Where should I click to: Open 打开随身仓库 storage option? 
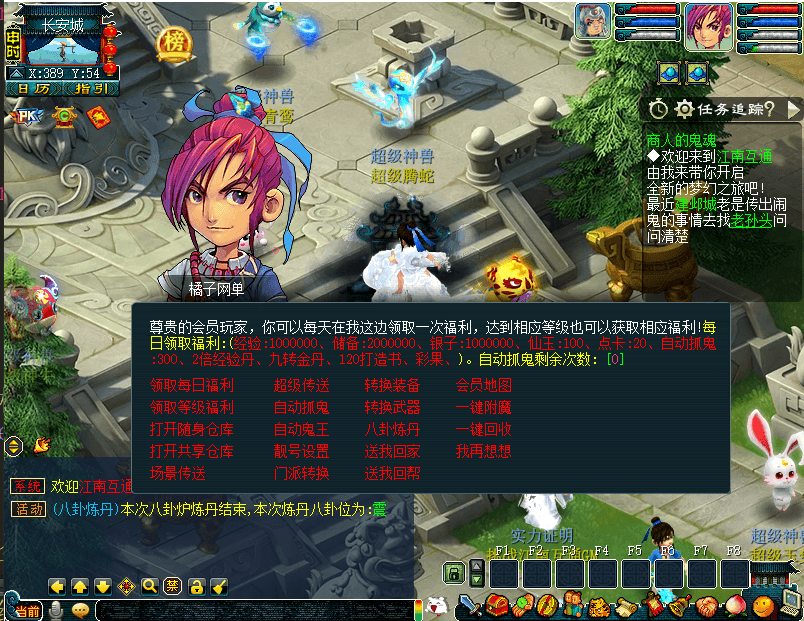coord(192,429)
